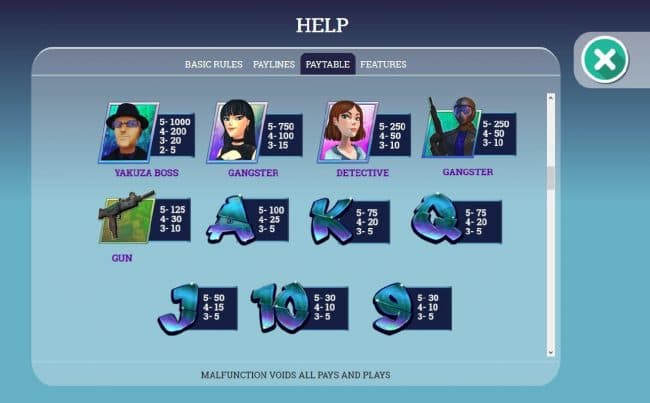Select the Paytable tab
The height and width of the screenshot is (403, 650).
pos(328,64)
